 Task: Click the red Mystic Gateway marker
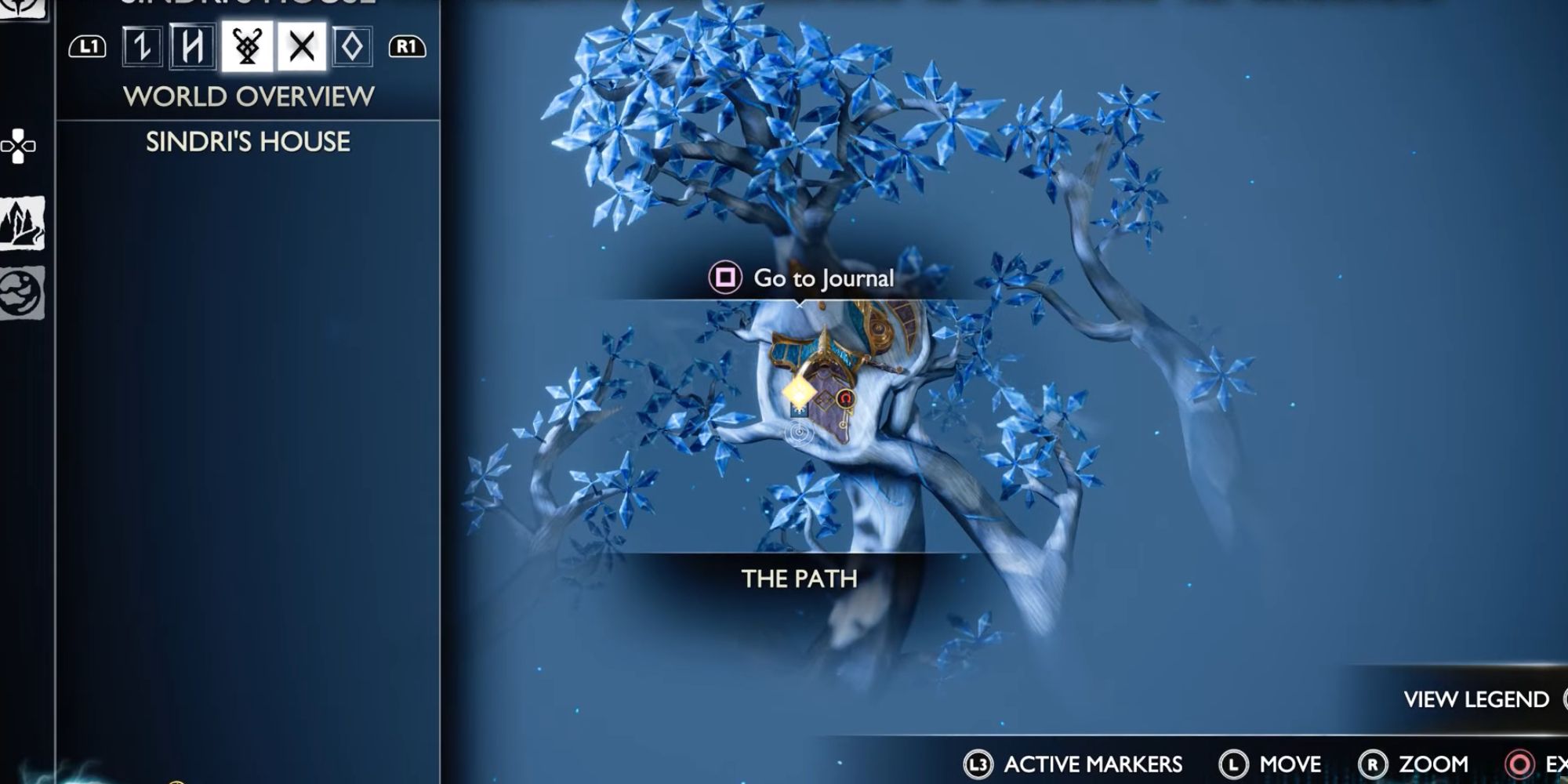pos(845,397)
